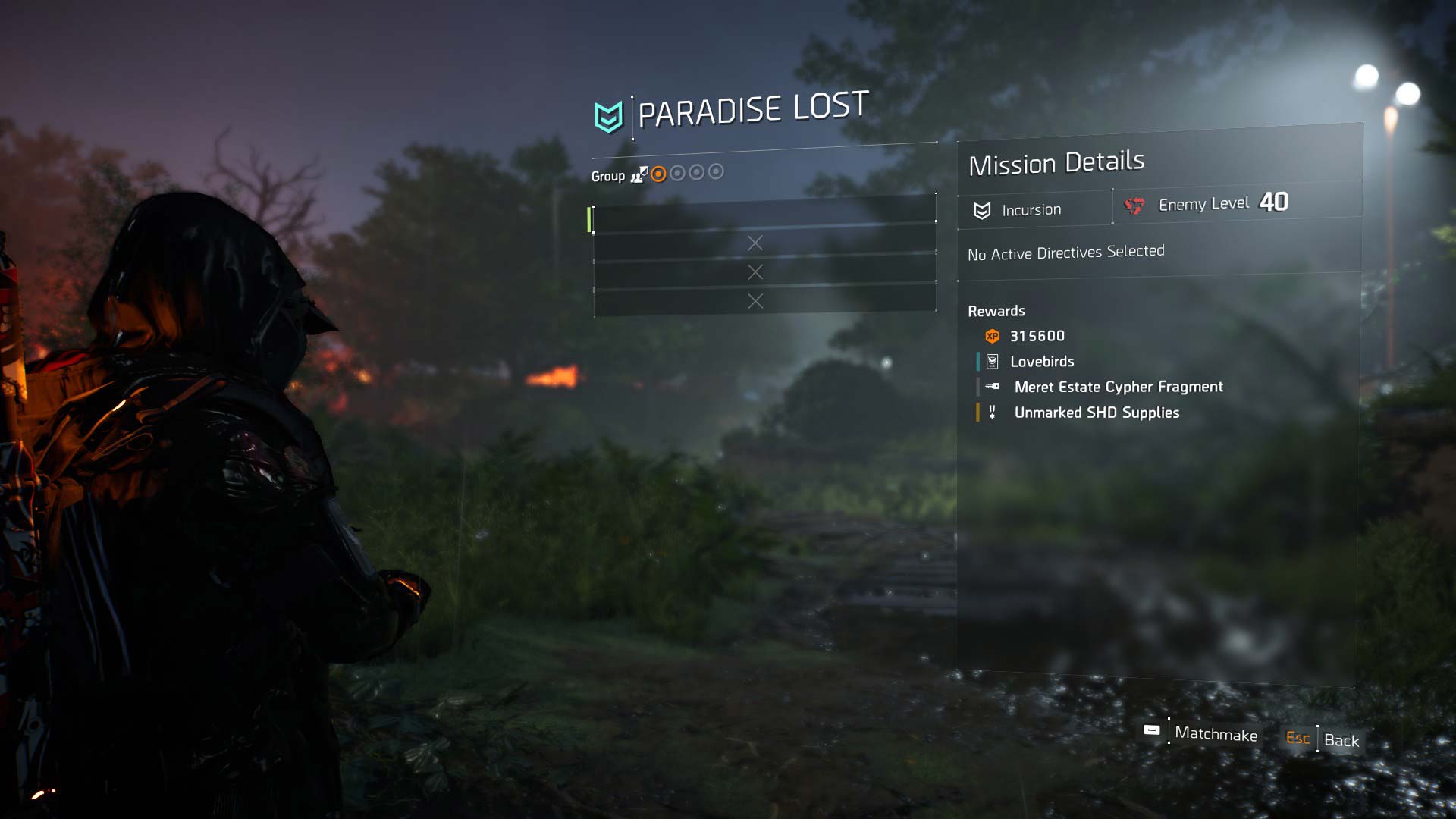Image resolution: width=1456 pixels, height=819 pixels.
Task: Clear the second group slot with its X
Action: tap(755, 243)
